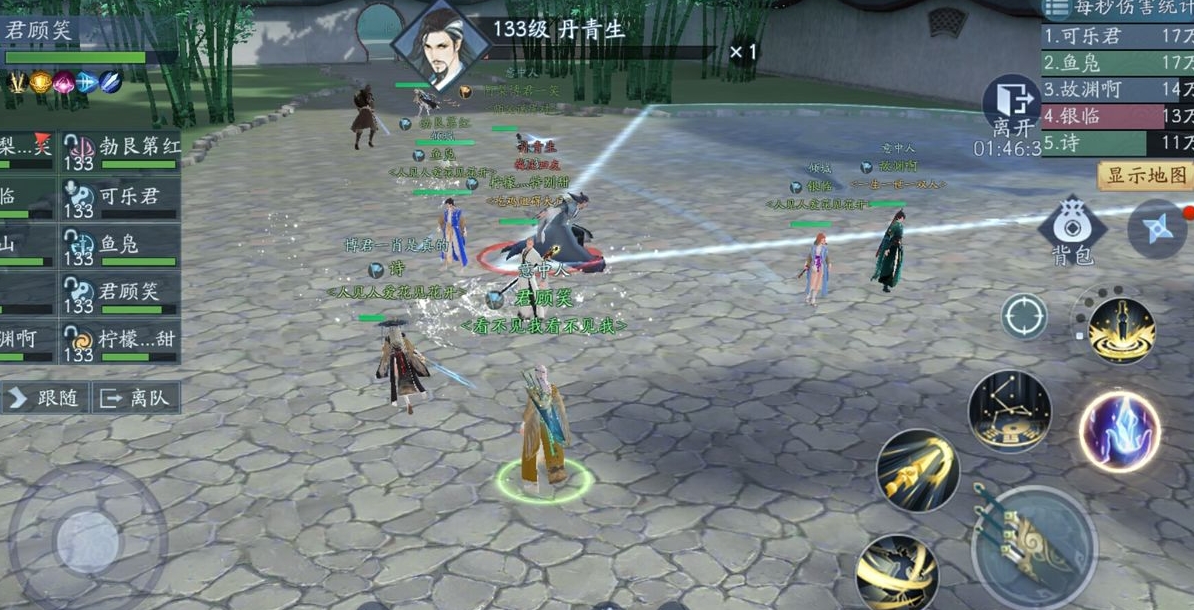The height and width of the screenshot is (610, 1194).
Task: Select the boss portrait of 丹青生
Action: point(439,47)
